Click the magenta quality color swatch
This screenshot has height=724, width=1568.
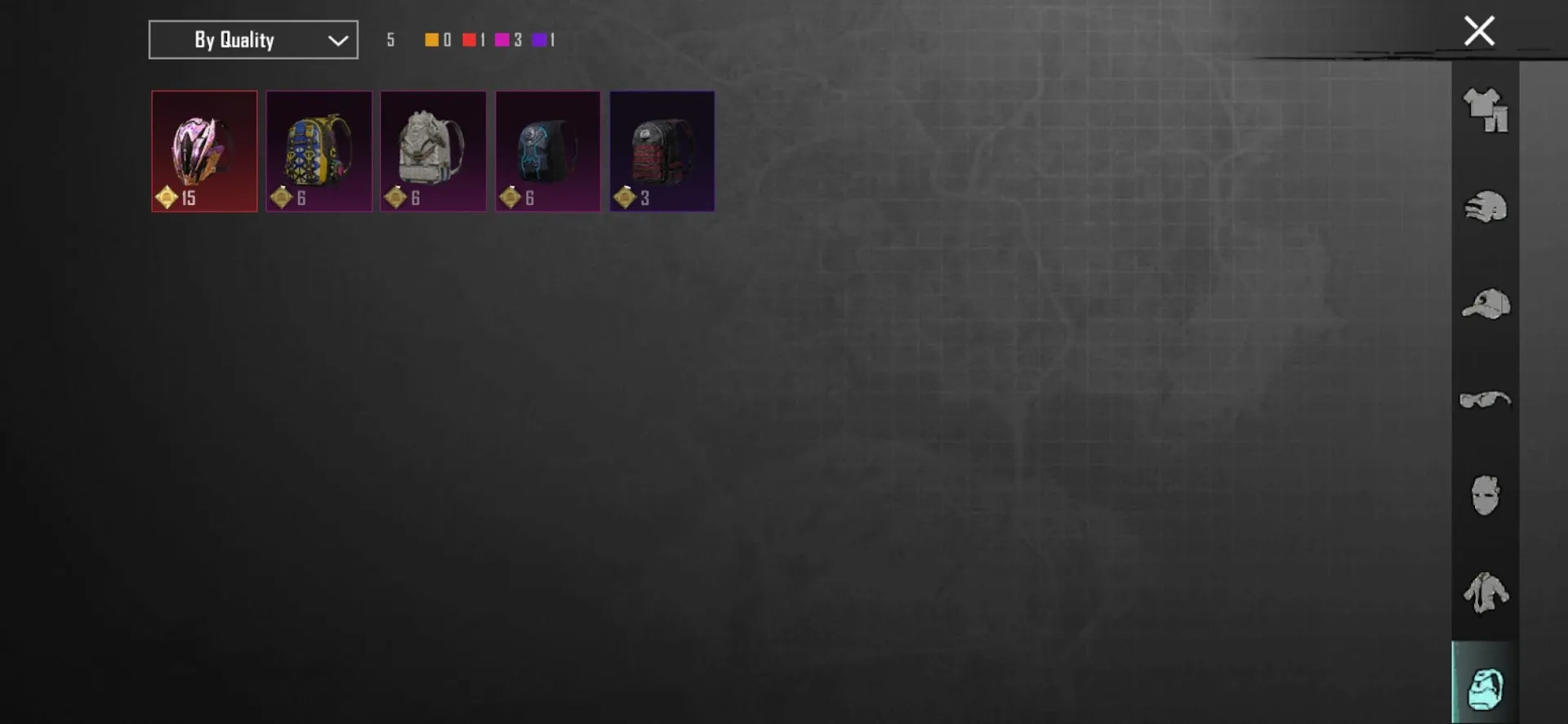point(502,39)
